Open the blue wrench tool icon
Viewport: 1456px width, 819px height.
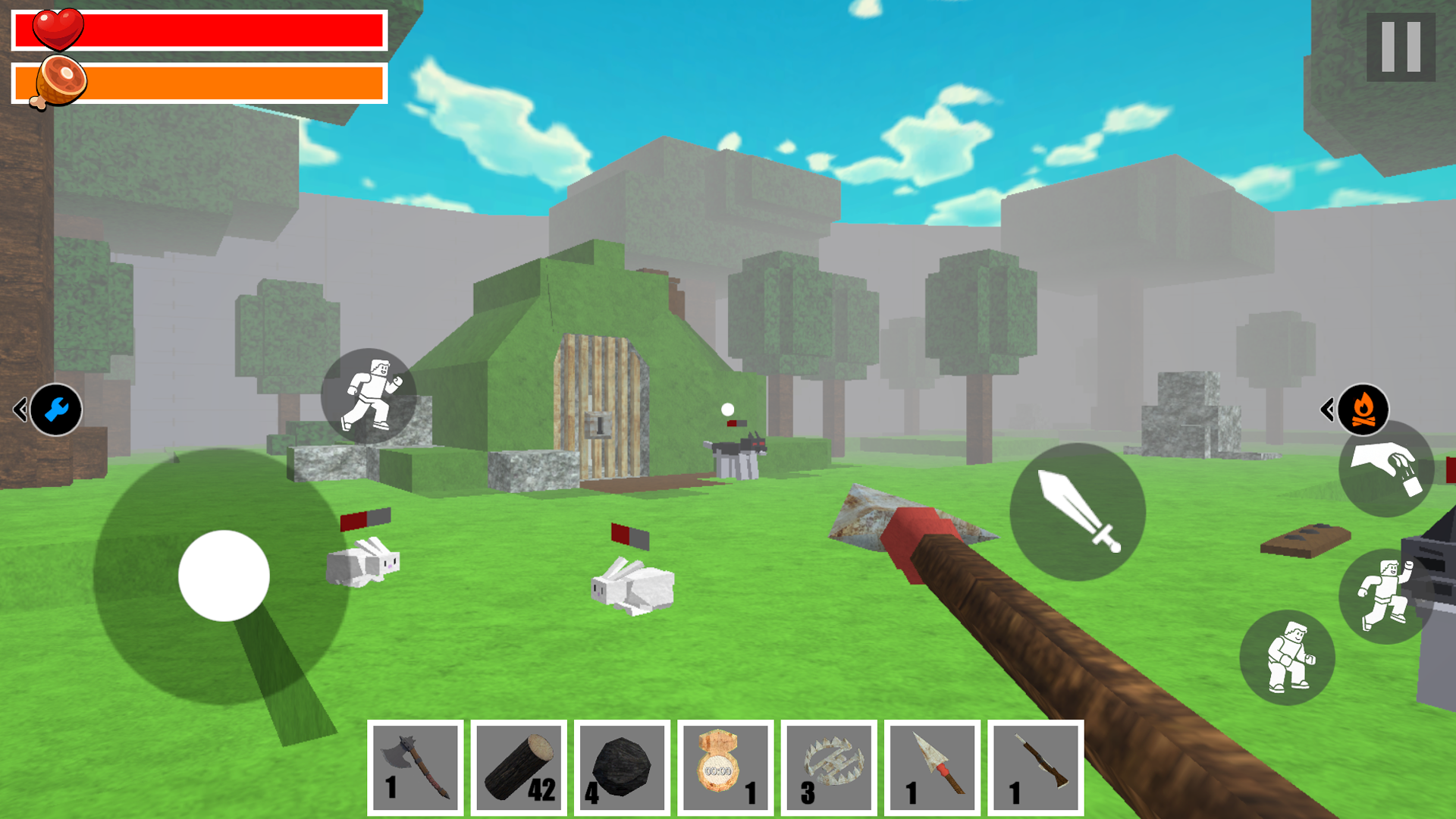coord(55,409)
